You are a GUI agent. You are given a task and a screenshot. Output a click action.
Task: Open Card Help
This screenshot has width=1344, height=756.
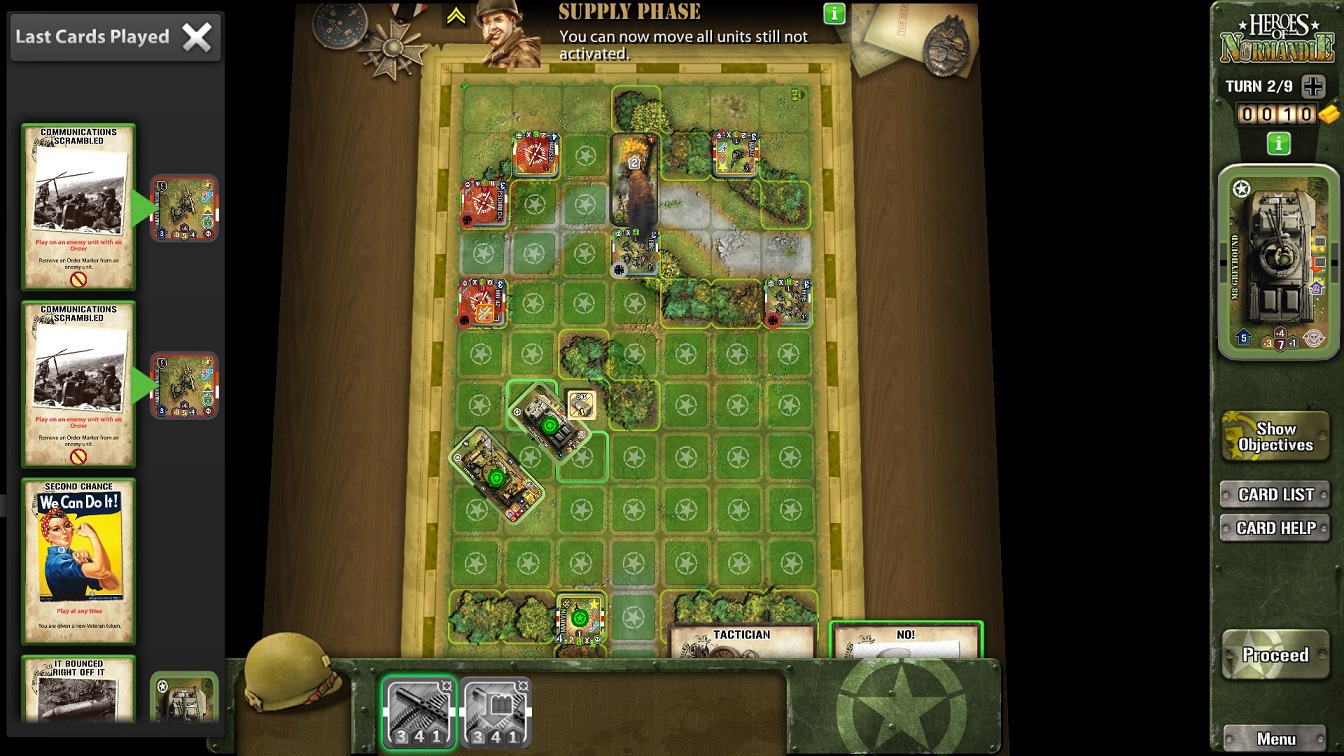(1275, 528)
